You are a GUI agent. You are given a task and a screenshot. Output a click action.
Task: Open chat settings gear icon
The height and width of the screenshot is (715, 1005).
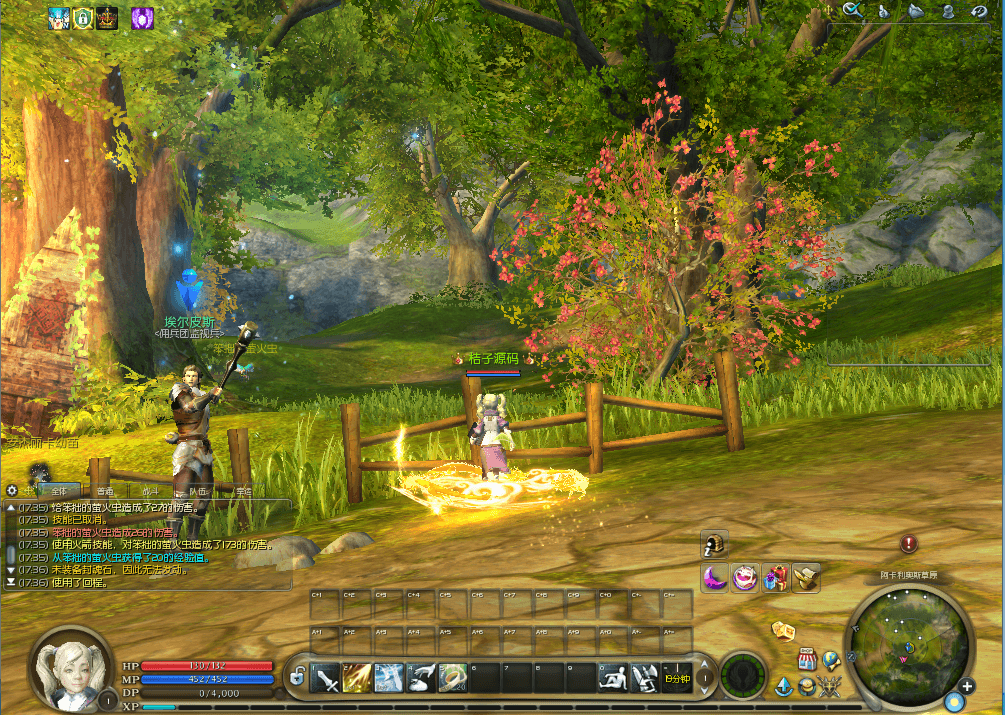[12, 490]
